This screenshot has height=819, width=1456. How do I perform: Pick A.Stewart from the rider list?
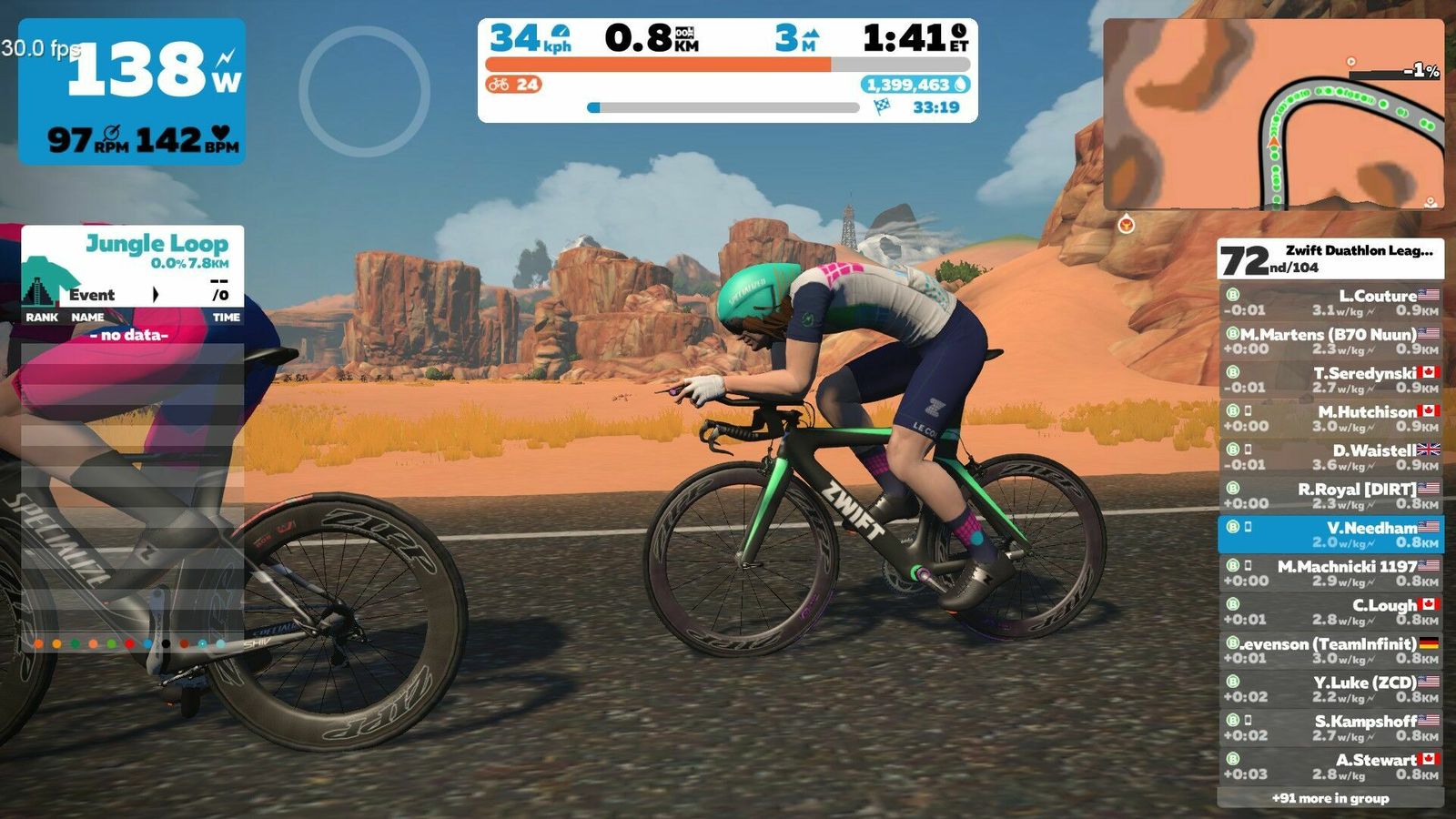pos(1330,766)
